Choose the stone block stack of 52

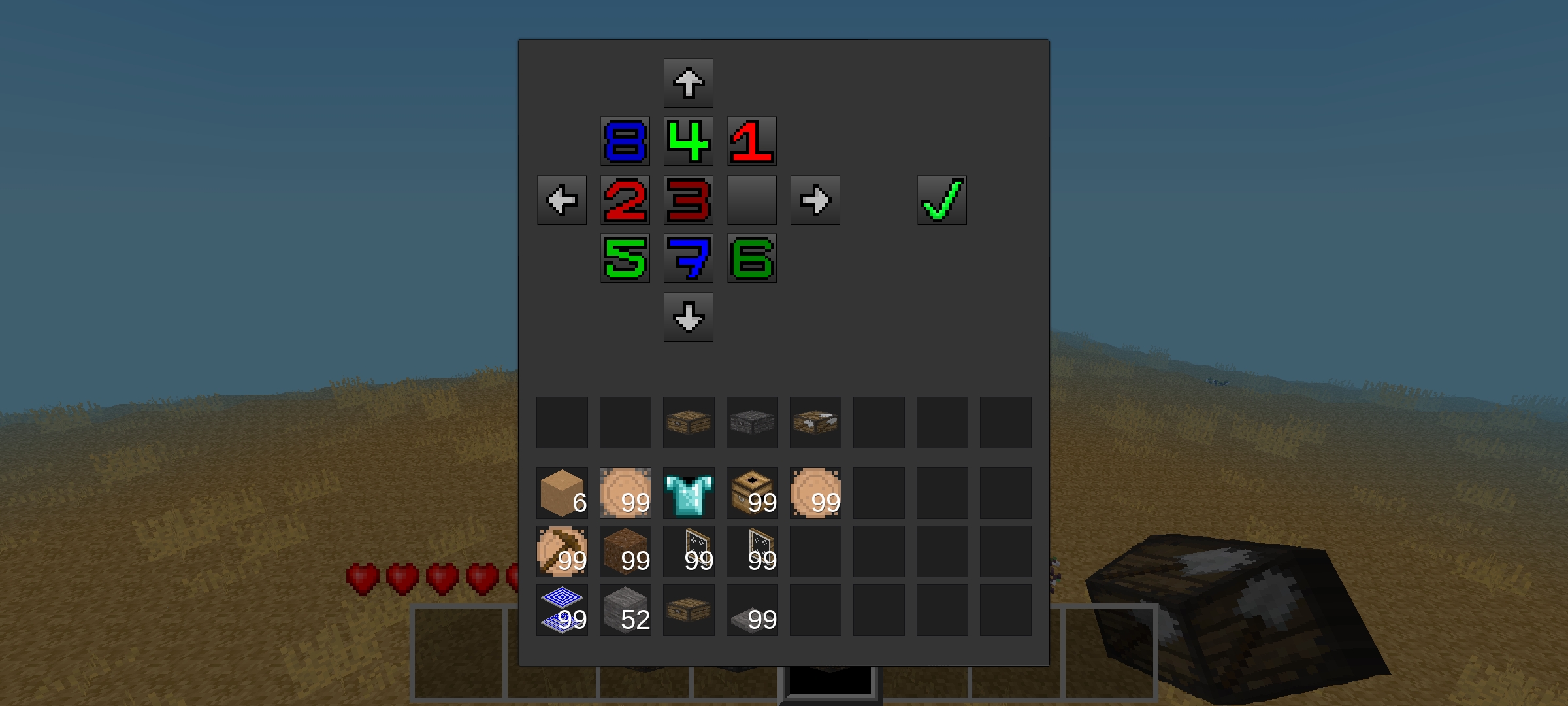pos(625,611)
